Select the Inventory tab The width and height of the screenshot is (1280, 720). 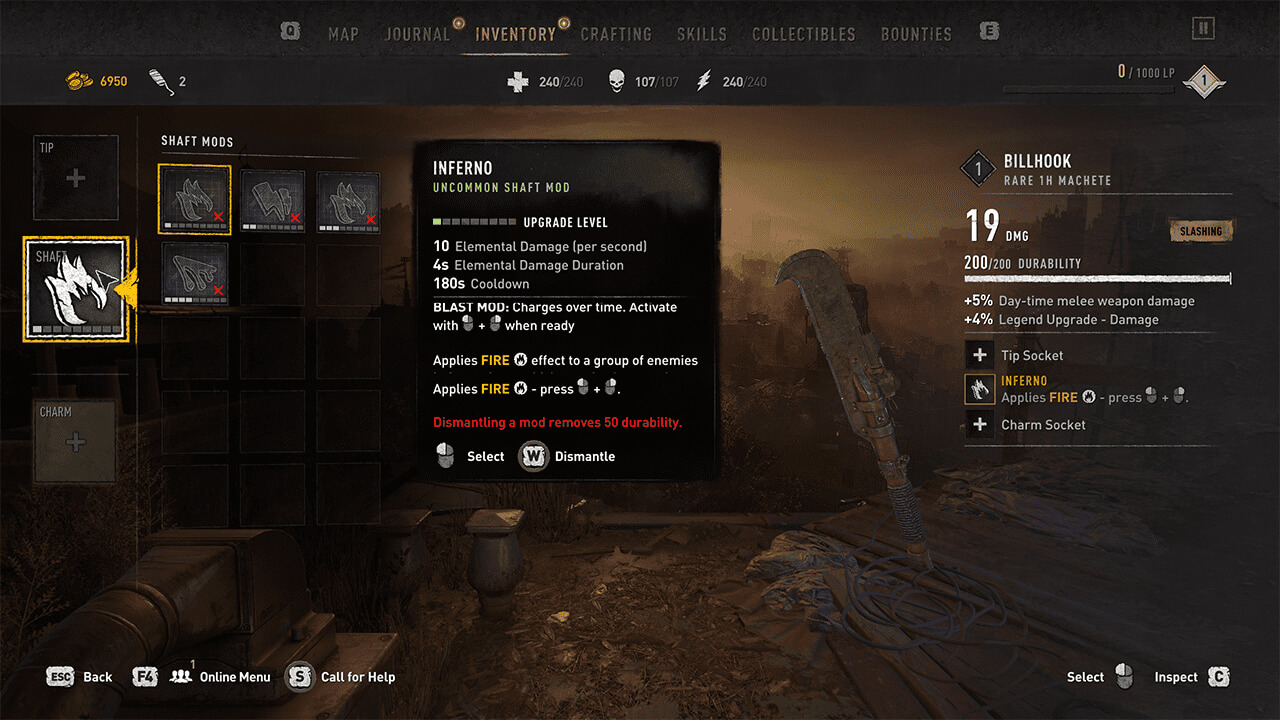point(516,34)
